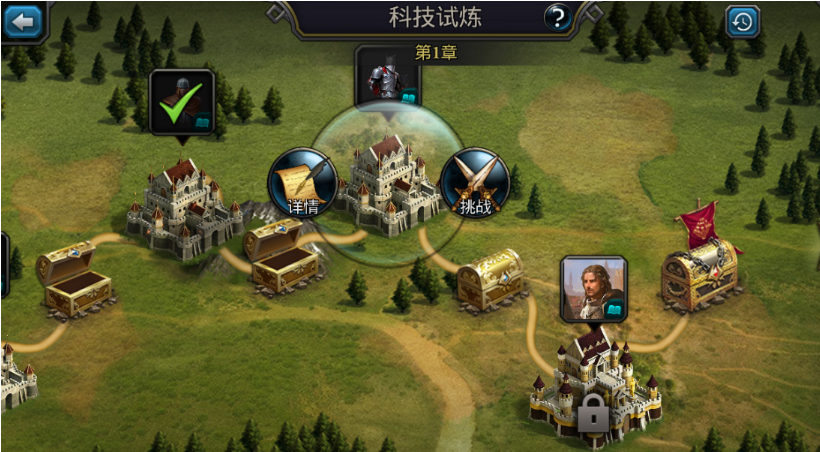The image size is (820, 452).
Task: Select the highlighted castle inside the bubble
Action: click(x=388, y=185)
